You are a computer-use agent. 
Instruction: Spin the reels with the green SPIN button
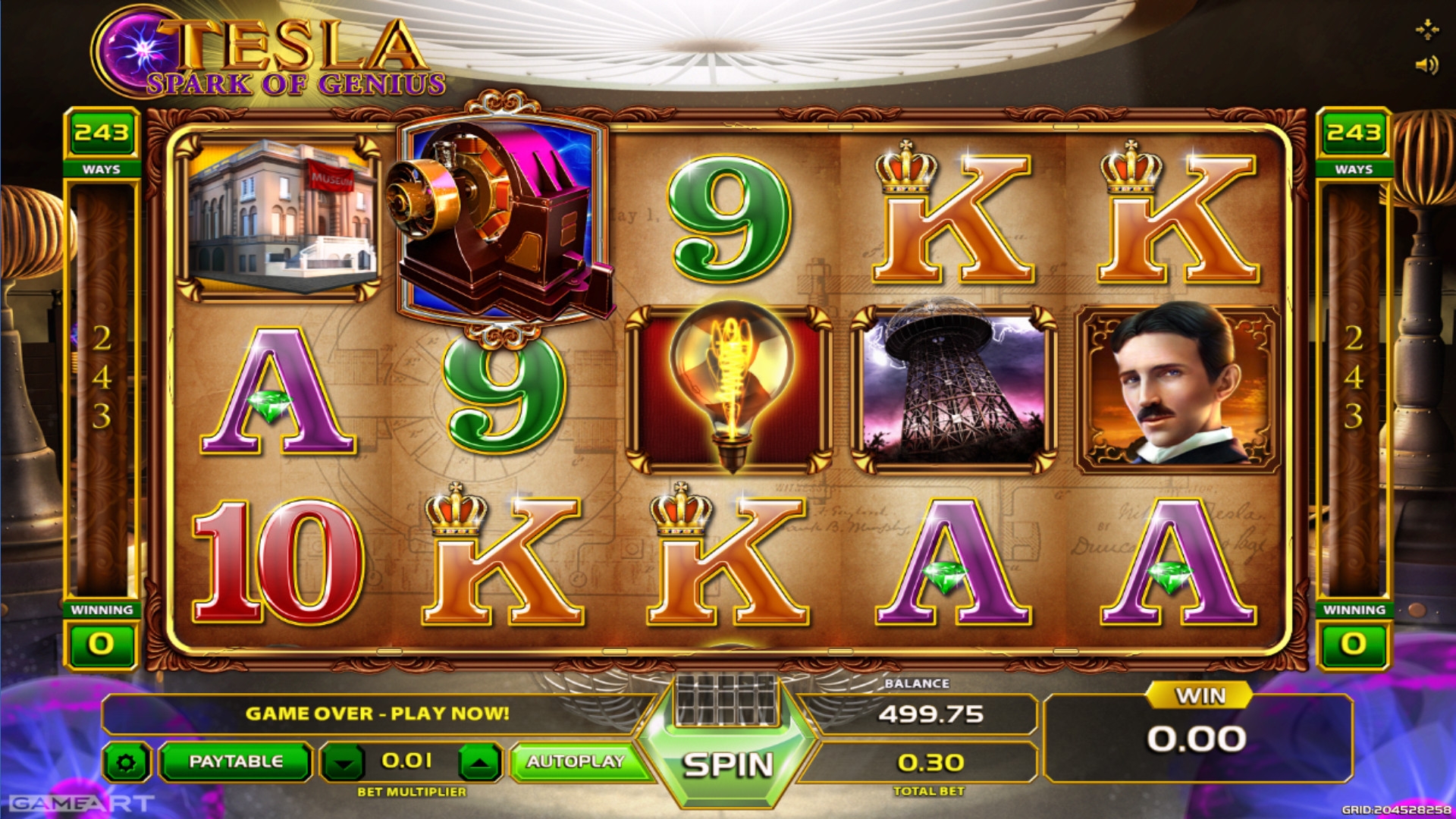tap(727, 764)
